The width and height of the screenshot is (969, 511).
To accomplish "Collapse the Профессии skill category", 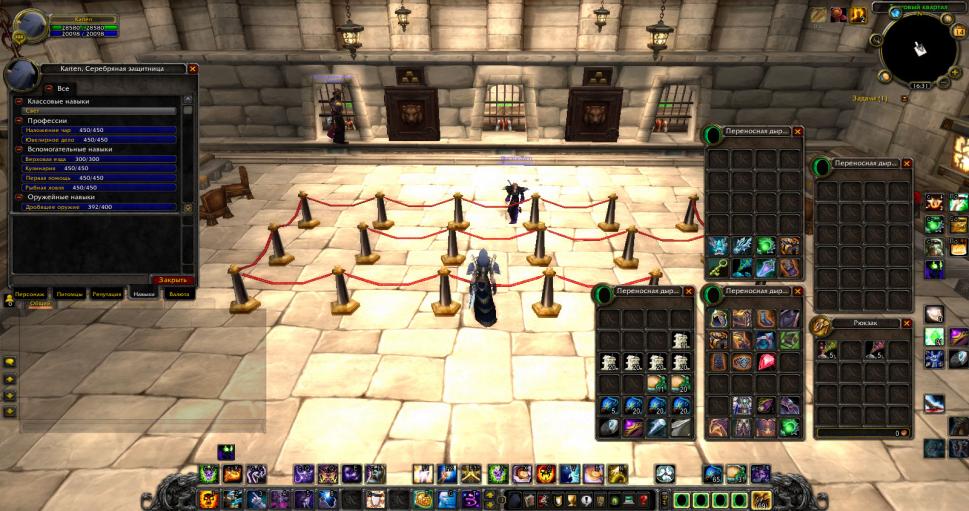I will tap(18, 120).
